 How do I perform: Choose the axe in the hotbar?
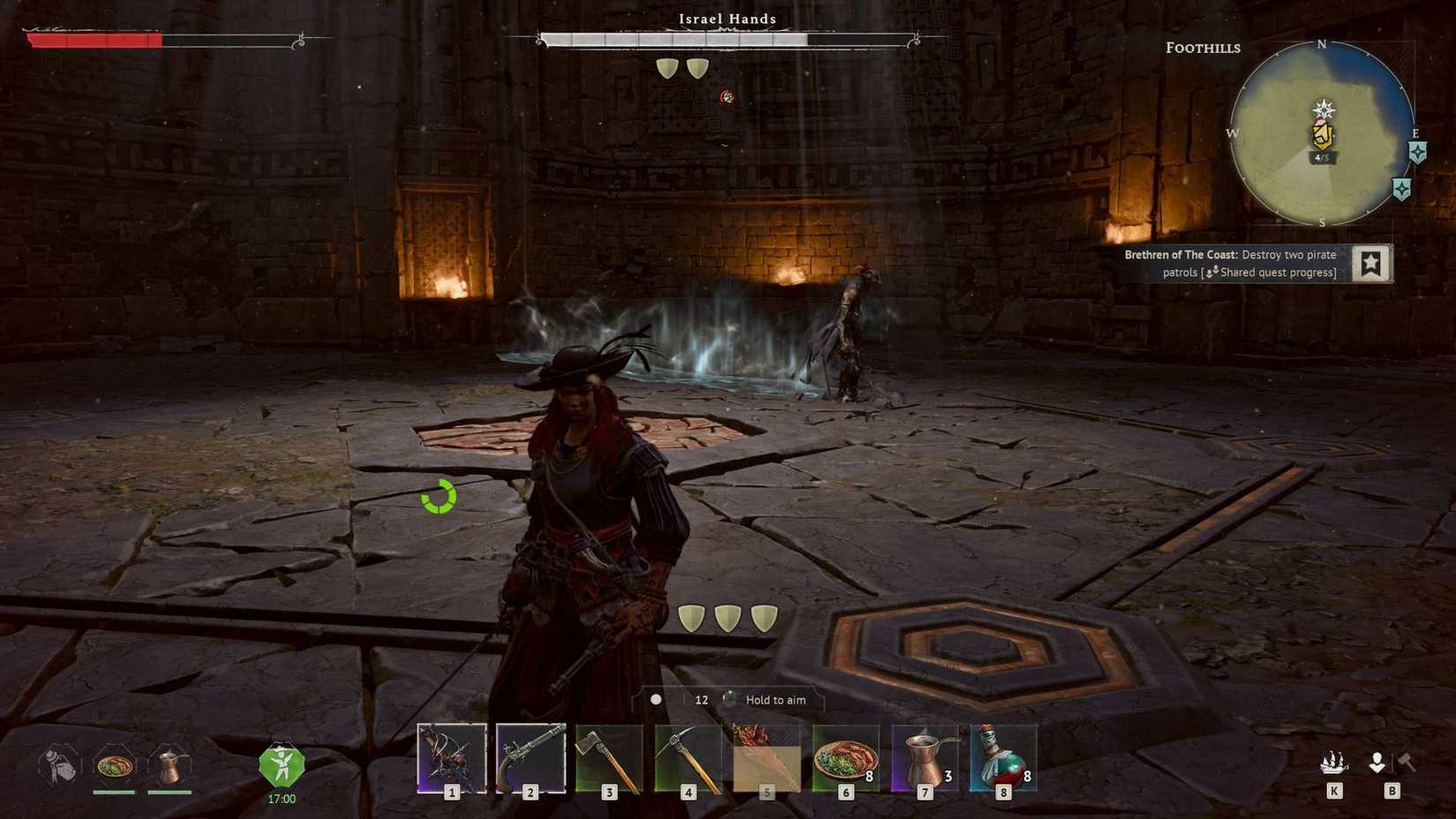609,758
